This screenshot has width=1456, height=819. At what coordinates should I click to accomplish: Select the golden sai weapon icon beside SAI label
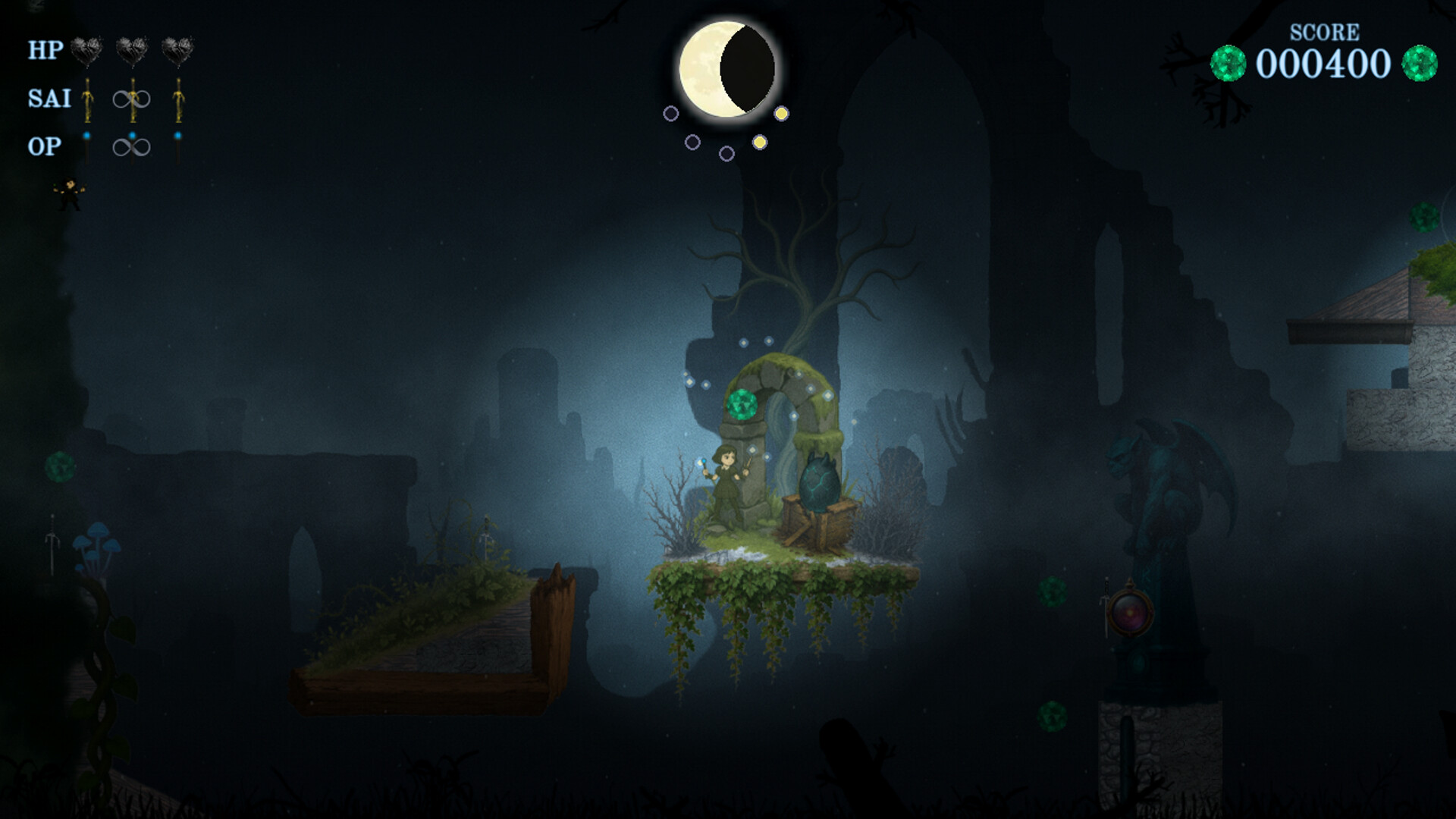click(x=88, y=100)
